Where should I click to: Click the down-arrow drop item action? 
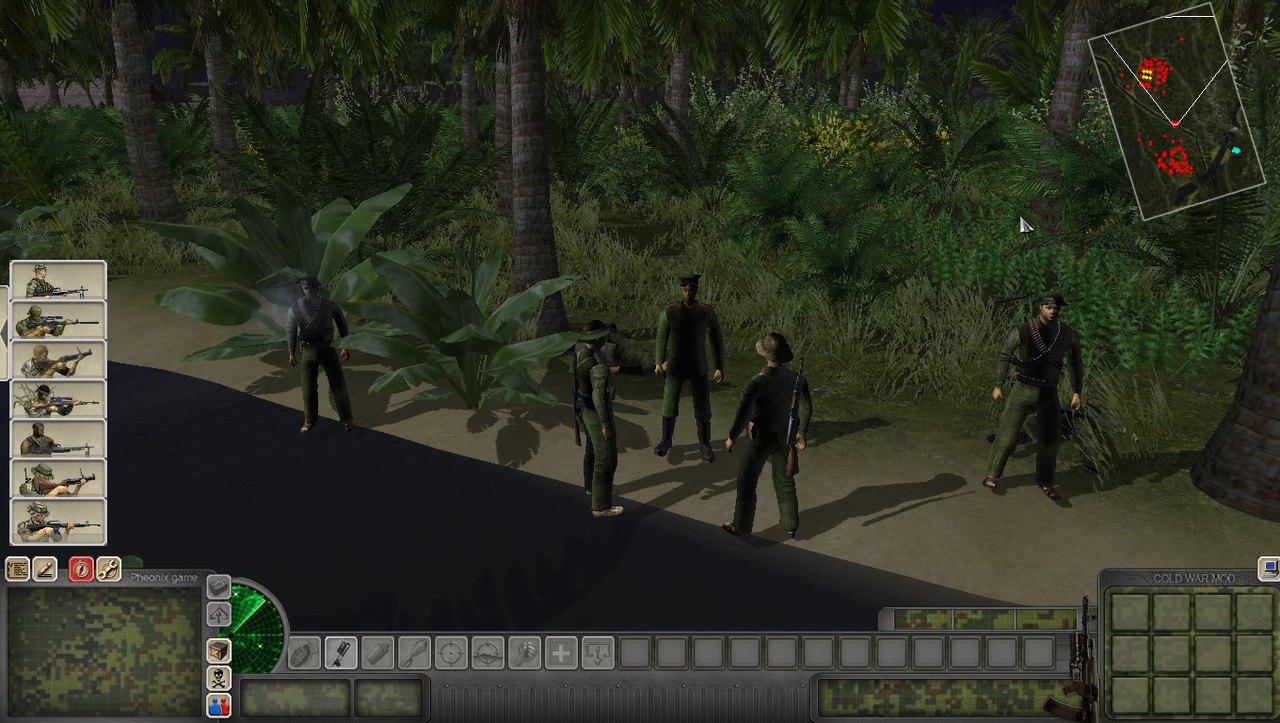(598, 653)
